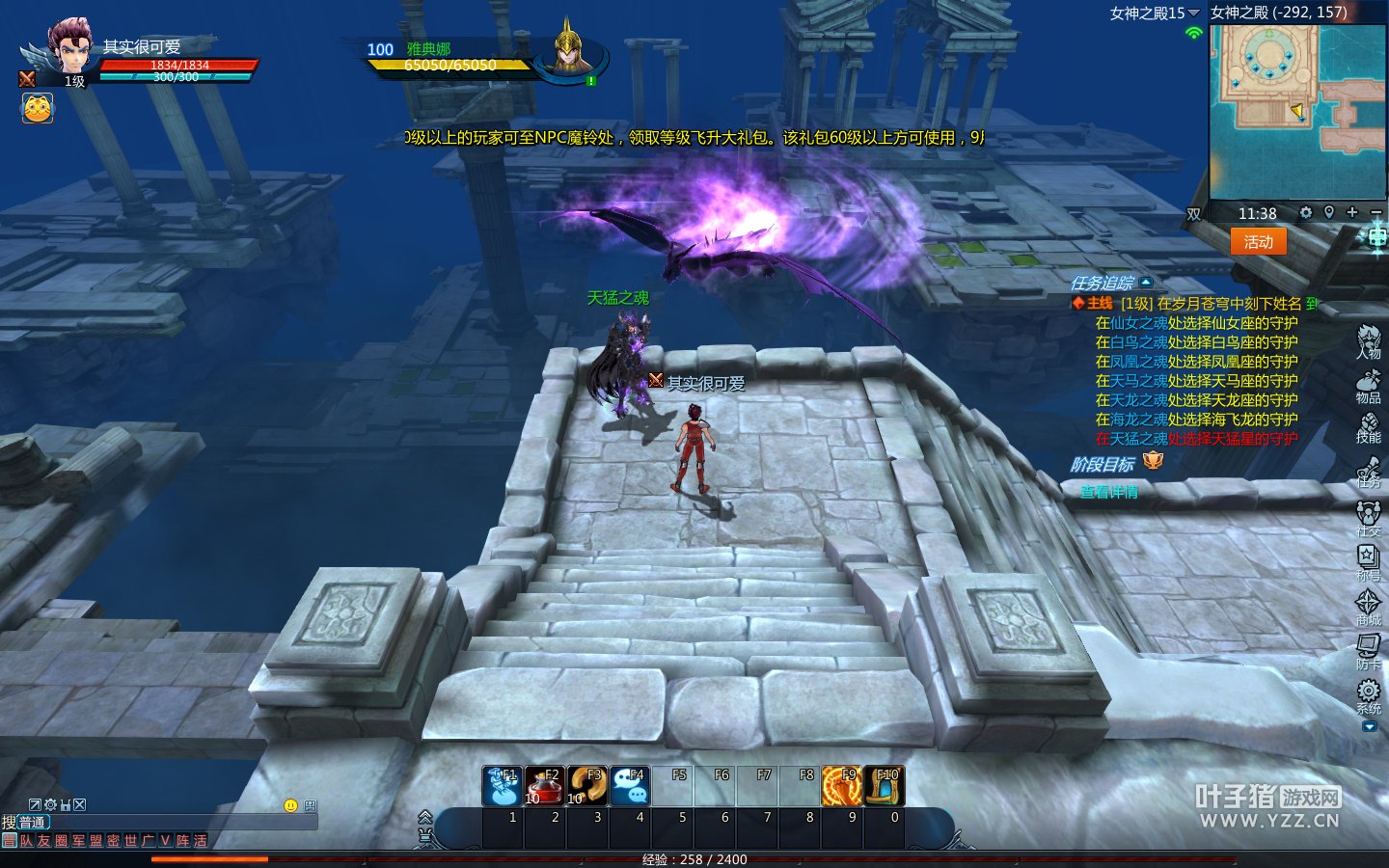This screenshot has width=1389, height=868.
Task: Open the 技能 skills menu
Action: pos(1368,427)
